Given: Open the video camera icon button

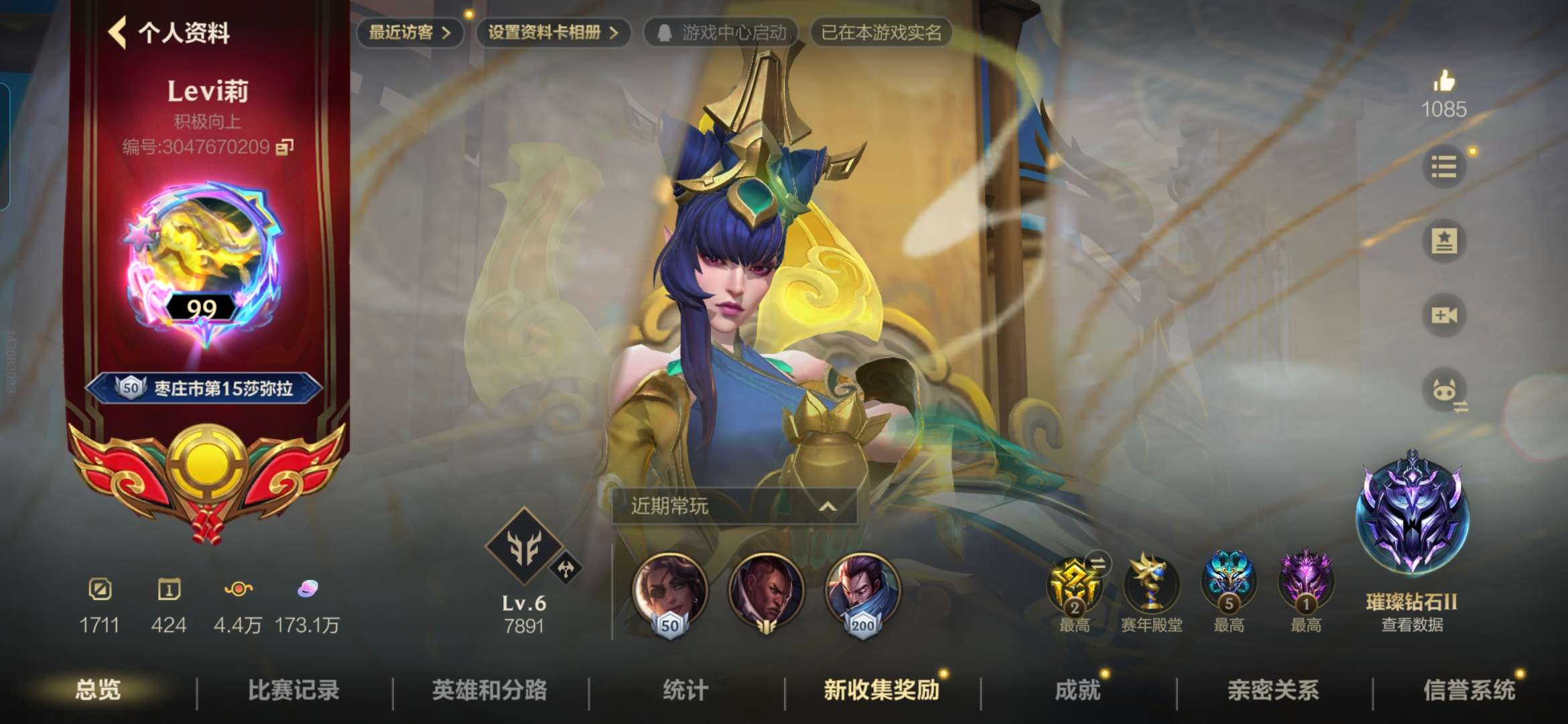Looking at the screenshot, I should pos(1443,315).
